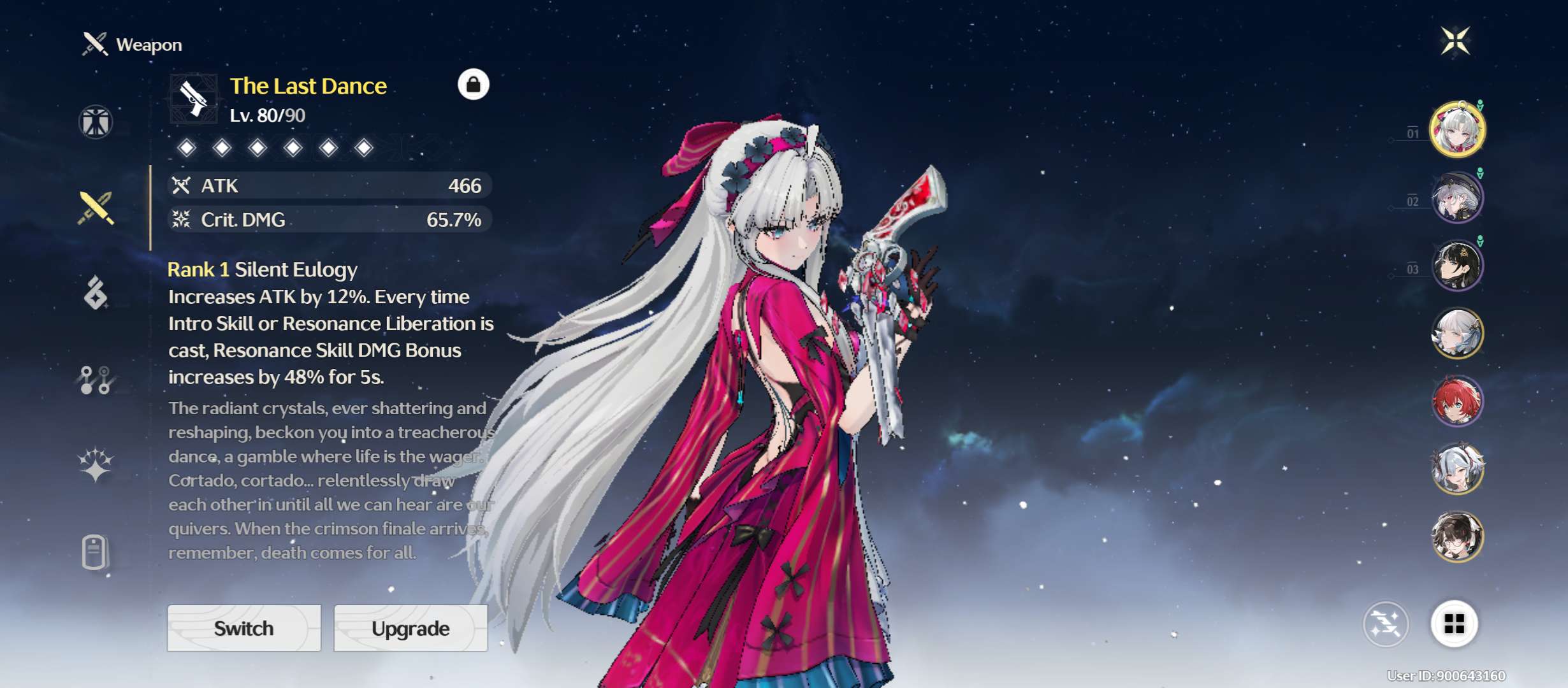Switch the equipped weapon
Image resolution: width=1568 pixels, height=688 pixels.
pos(244,628)
